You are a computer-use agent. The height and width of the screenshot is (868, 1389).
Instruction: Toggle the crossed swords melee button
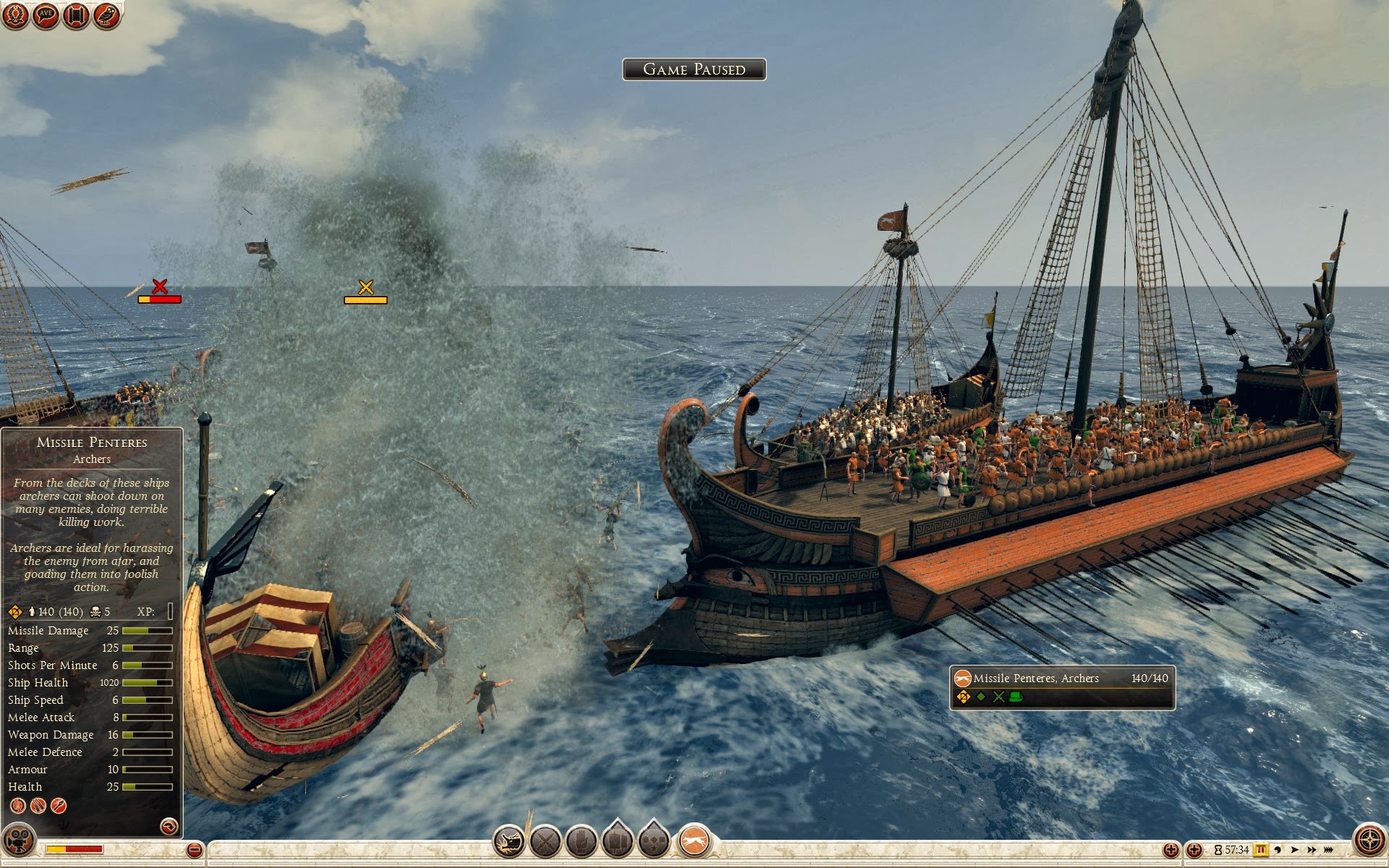(x=545, y=843)
